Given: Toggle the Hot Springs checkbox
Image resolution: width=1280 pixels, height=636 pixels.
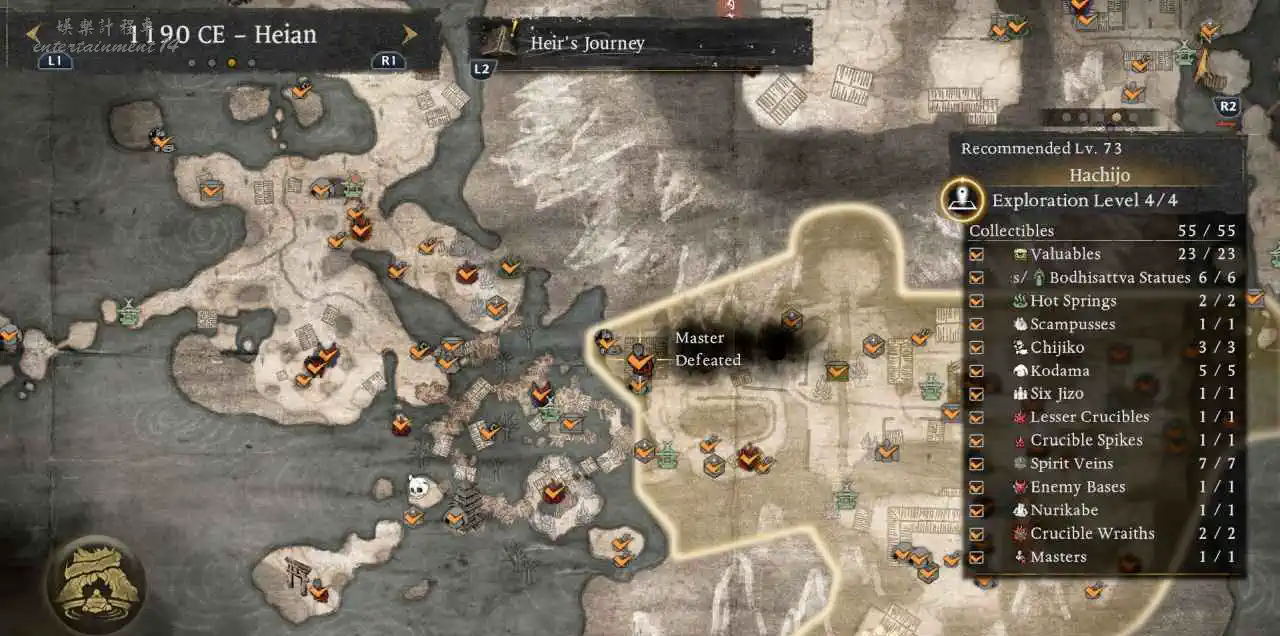Looking at the screenshot, I should click(x=977, y=301).
